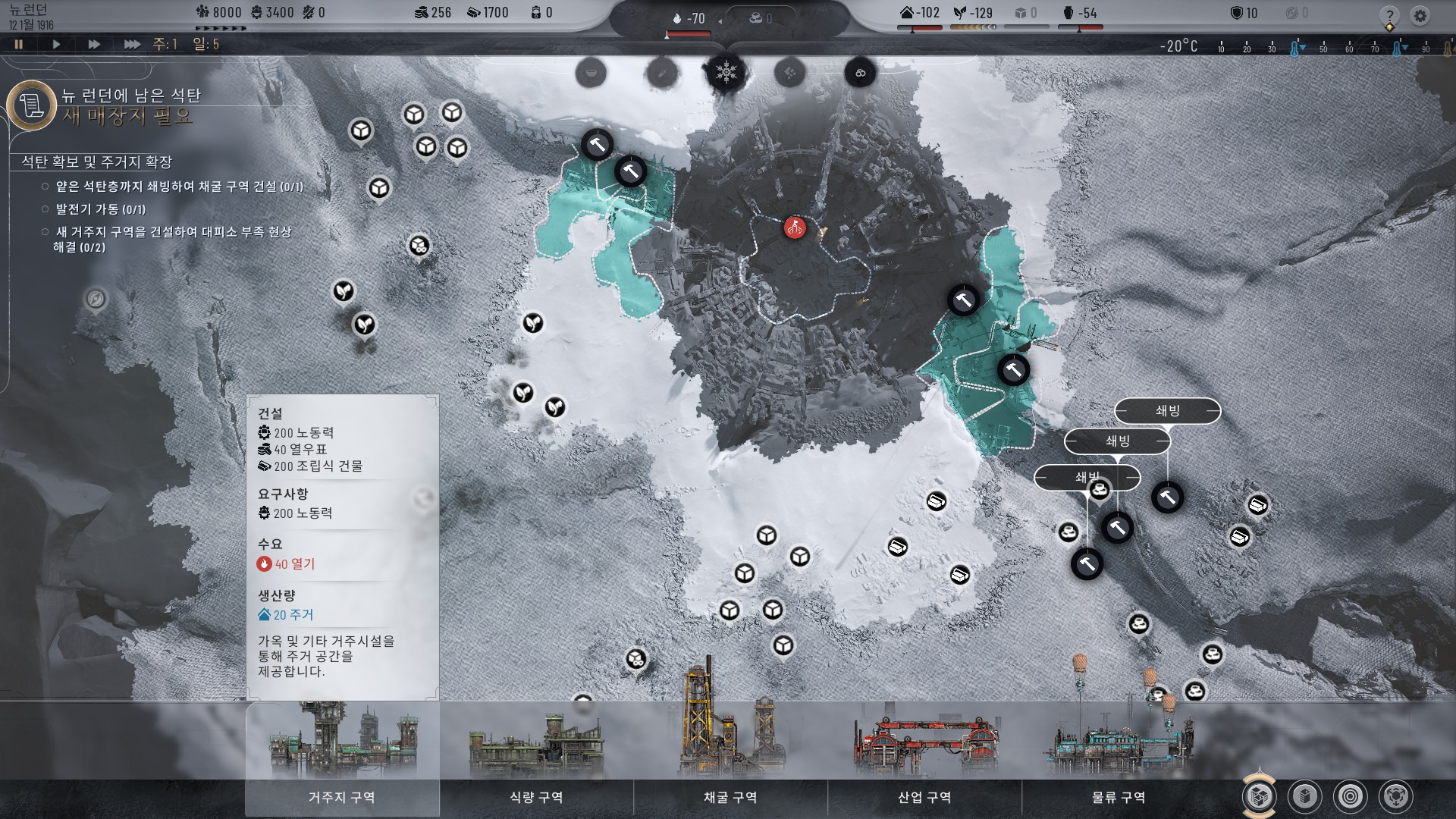The image size is (1456, 819).
Task: Open the settings gear menu
Action: pos(1420,16)
